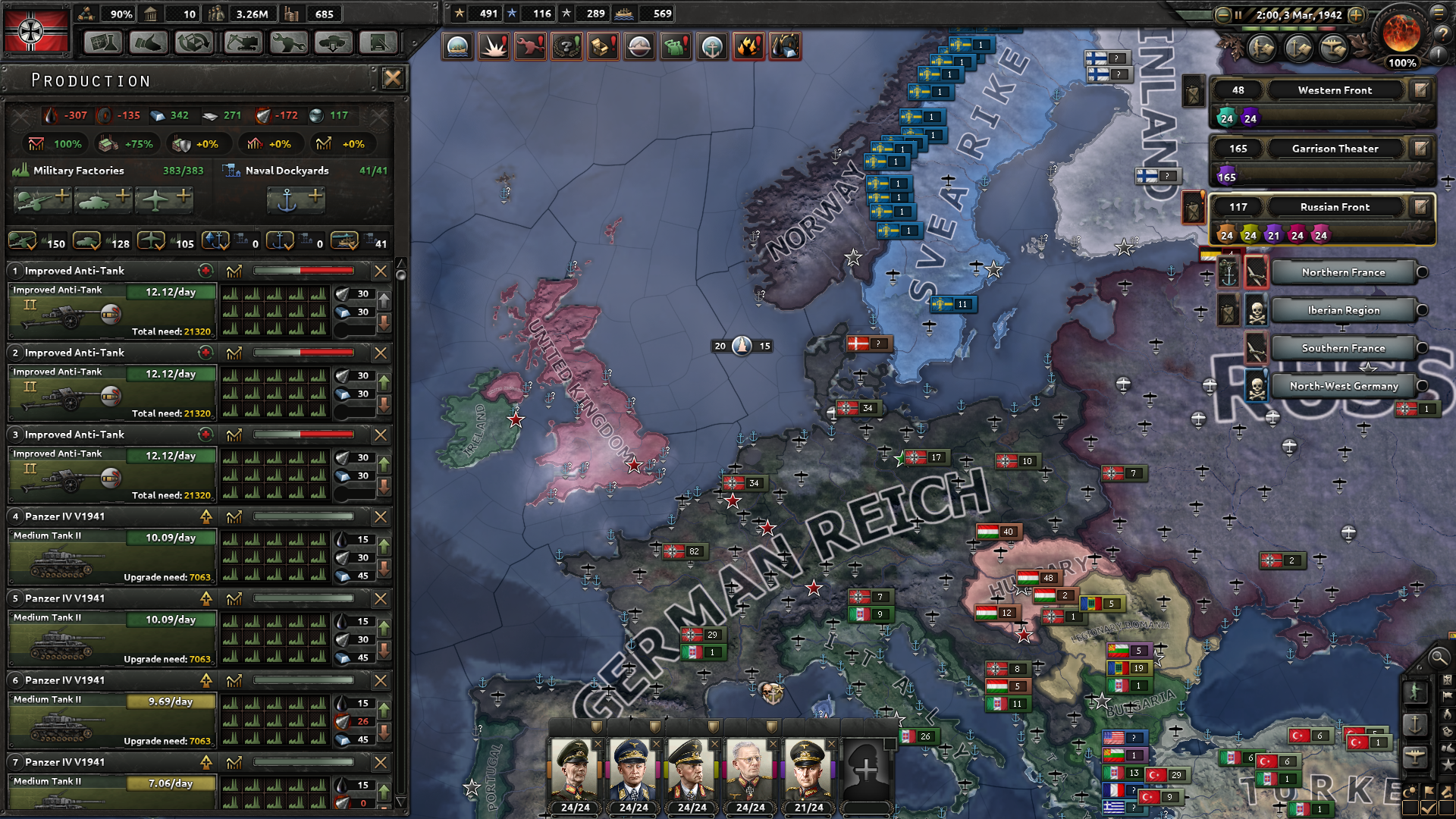1456x819 pixels.
Task: Select the Western Front theater tab
Action: (1335, 89)
